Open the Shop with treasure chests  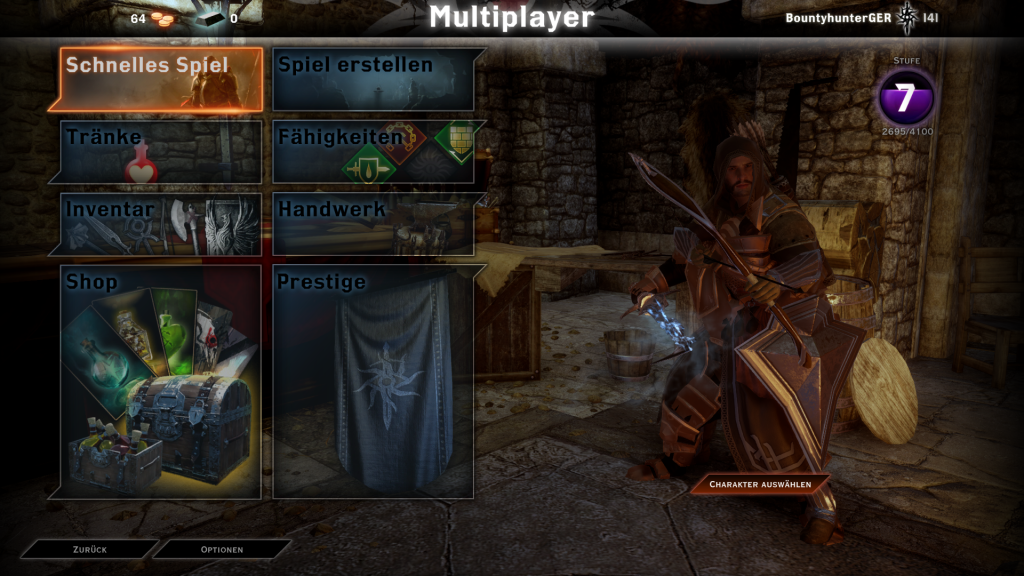click(161, 382)
